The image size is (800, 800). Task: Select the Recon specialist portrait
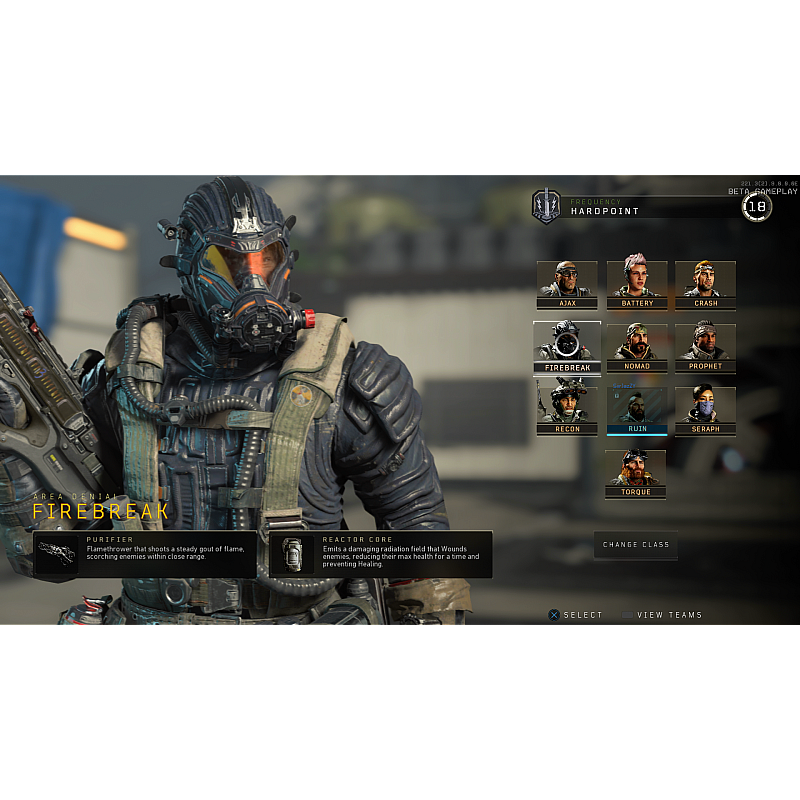click(x=567, y=410)
